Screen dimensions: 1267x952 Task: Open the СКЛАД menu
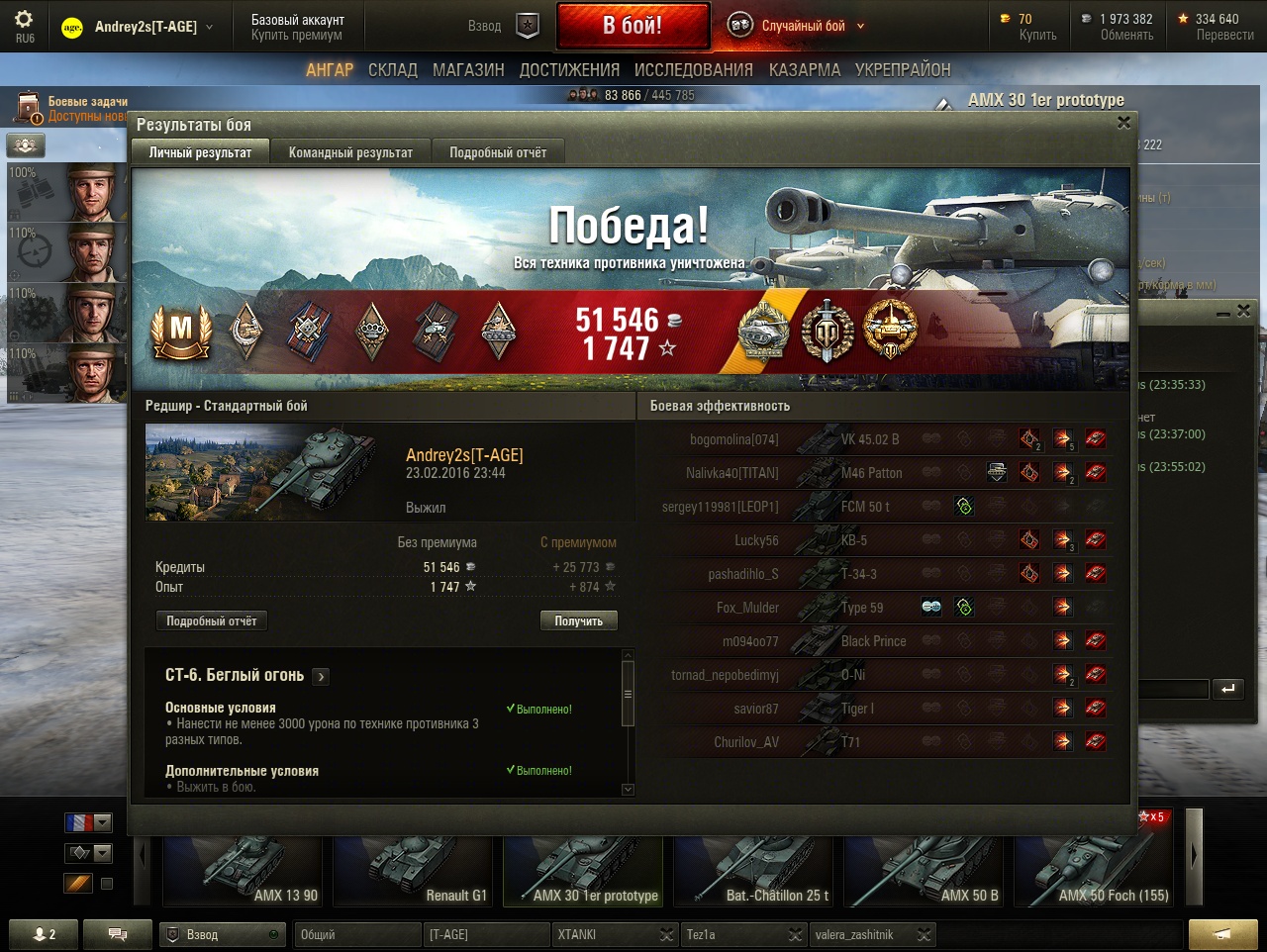(x=393, y=70)
